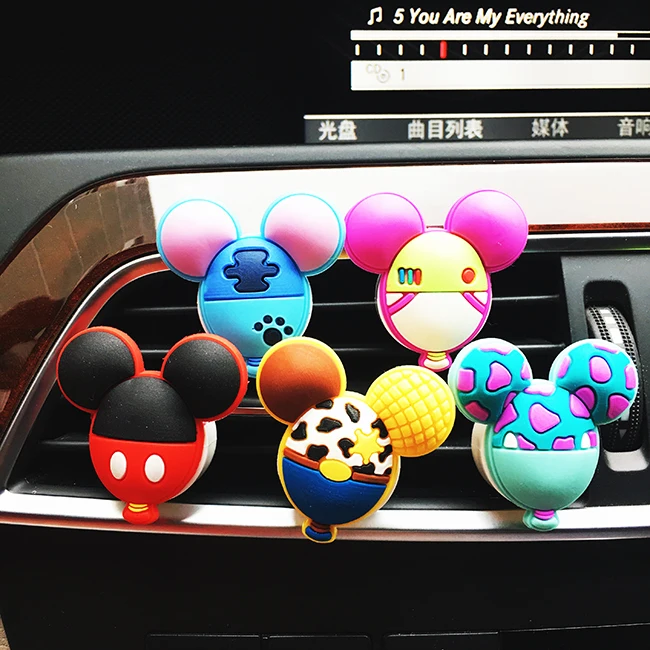Open the 曲目列表 track list tab
The height and width of the screenshot is (650, 650).
445,129
